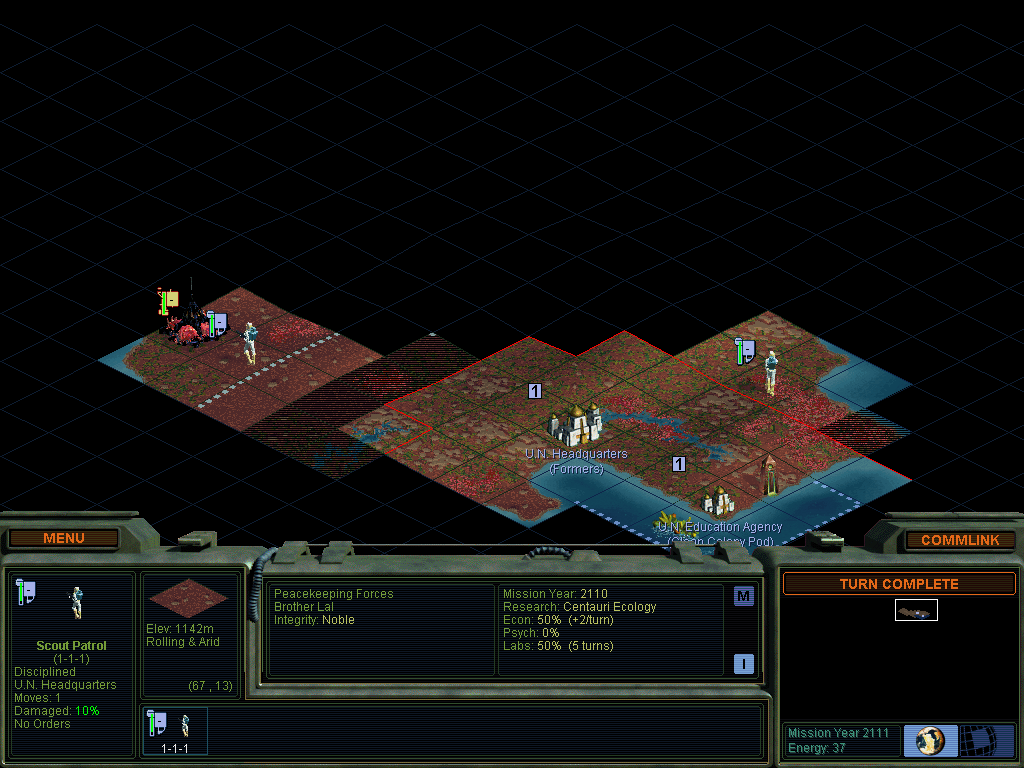The height and width of the screenshot is (768, 1024).
Task: Click the world minimap under TURN COMPLETE
Action: pyautogui.click(x=916, y=610)
